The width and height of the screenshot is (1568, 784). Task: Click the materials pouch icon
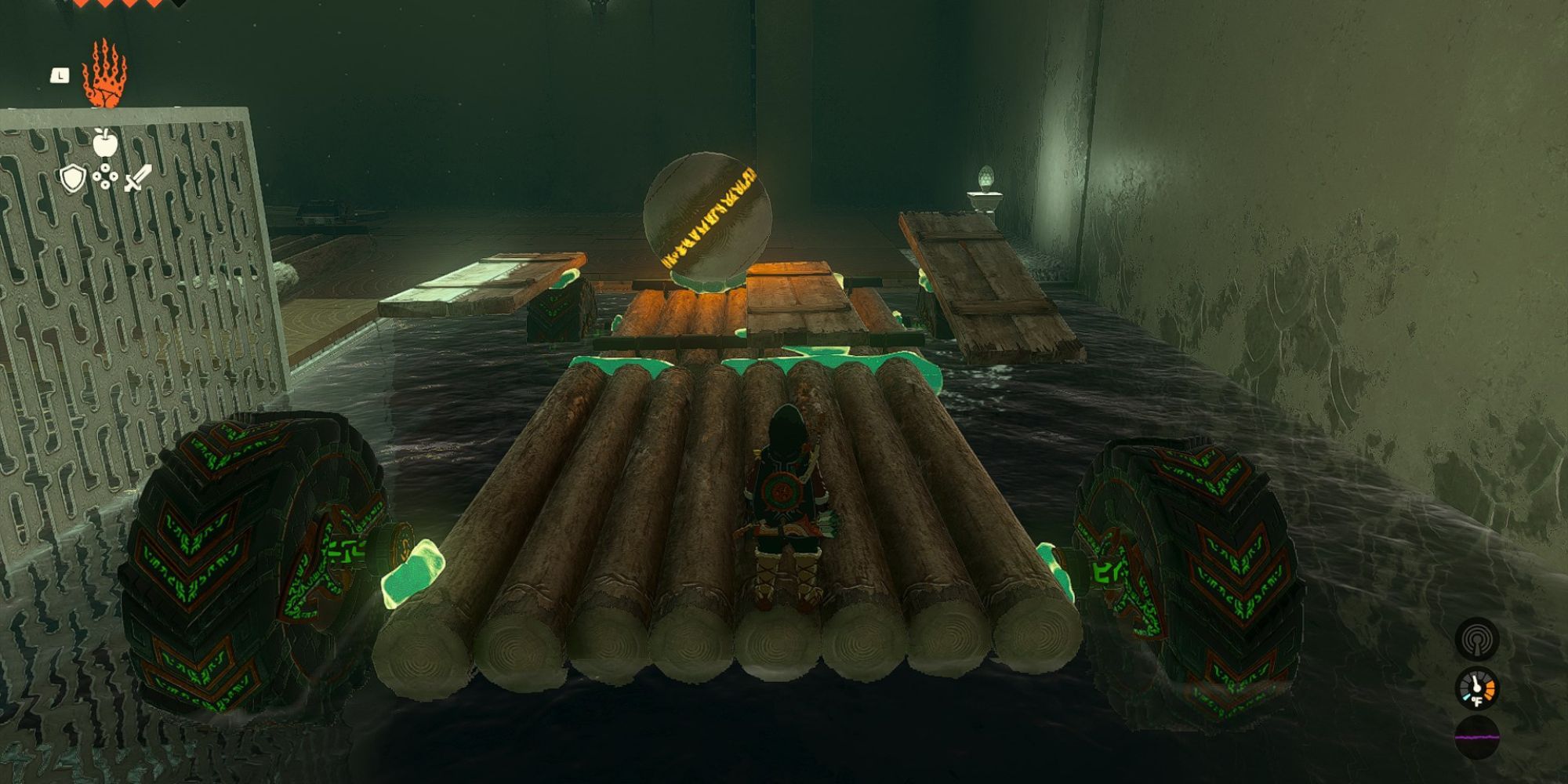105,177
